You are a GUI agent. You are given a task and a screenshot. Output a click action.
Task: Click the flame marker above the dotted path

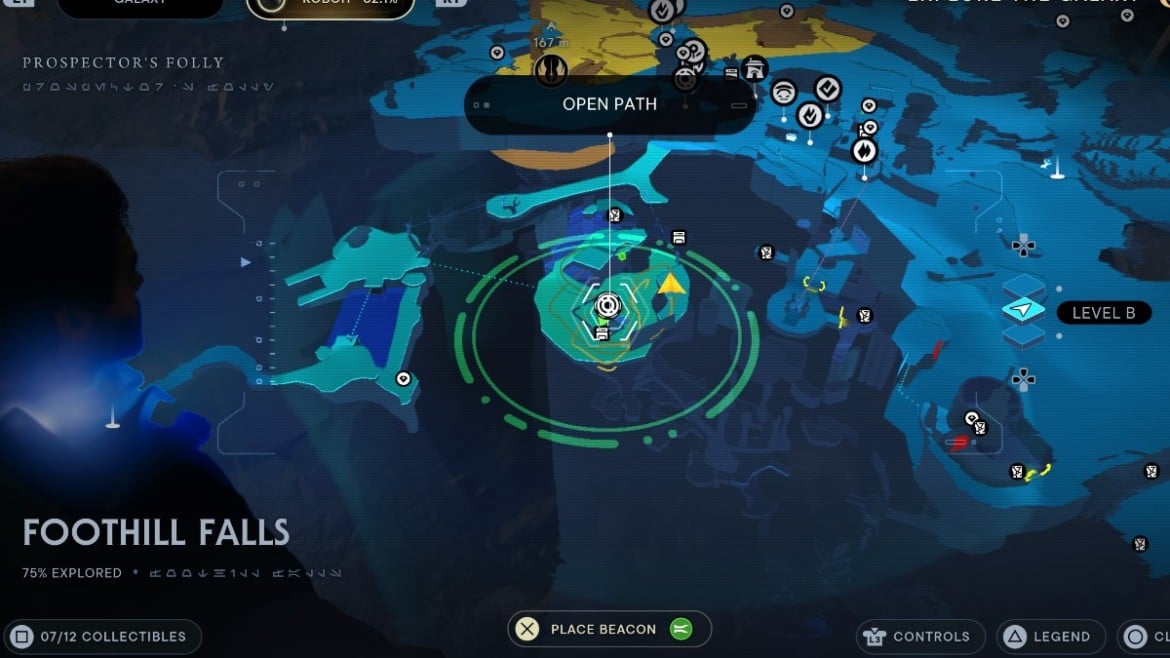864,151
